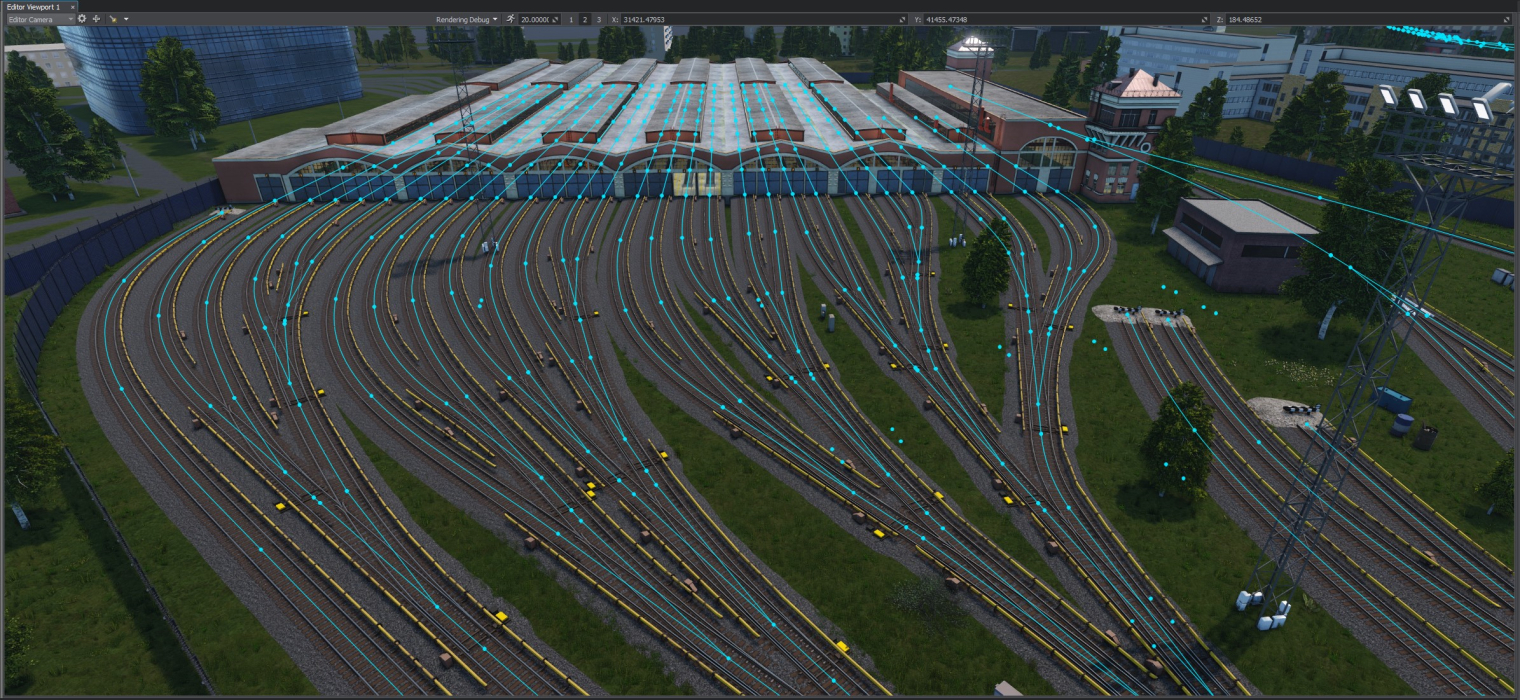
Task: Click the move gizmo crosshair icon
Action: [x=96, y=19]
